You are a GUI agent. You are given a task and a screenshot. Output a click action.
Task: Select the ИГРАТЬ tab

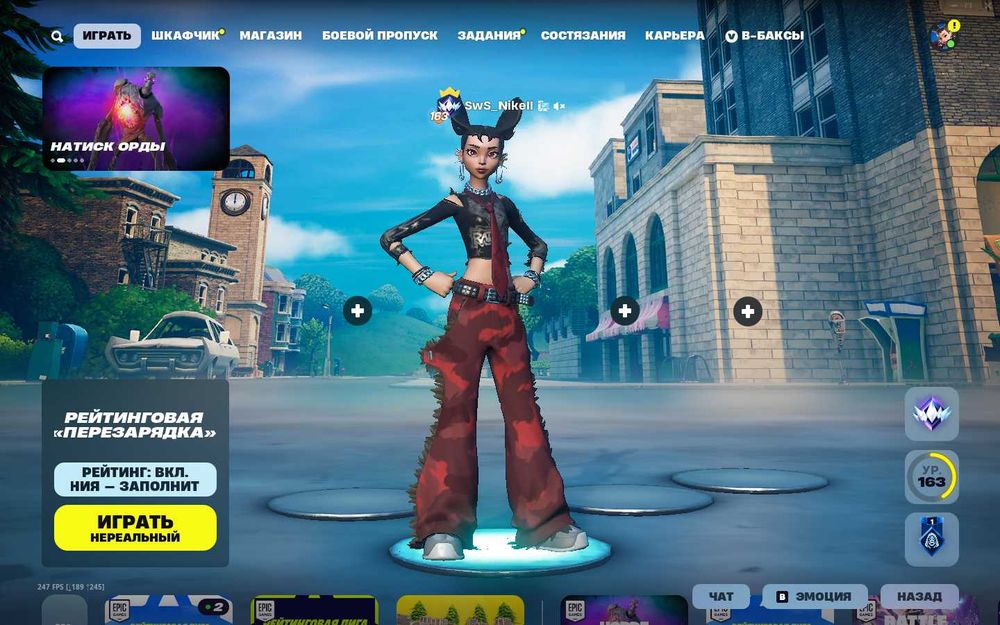tap(107, 36)
